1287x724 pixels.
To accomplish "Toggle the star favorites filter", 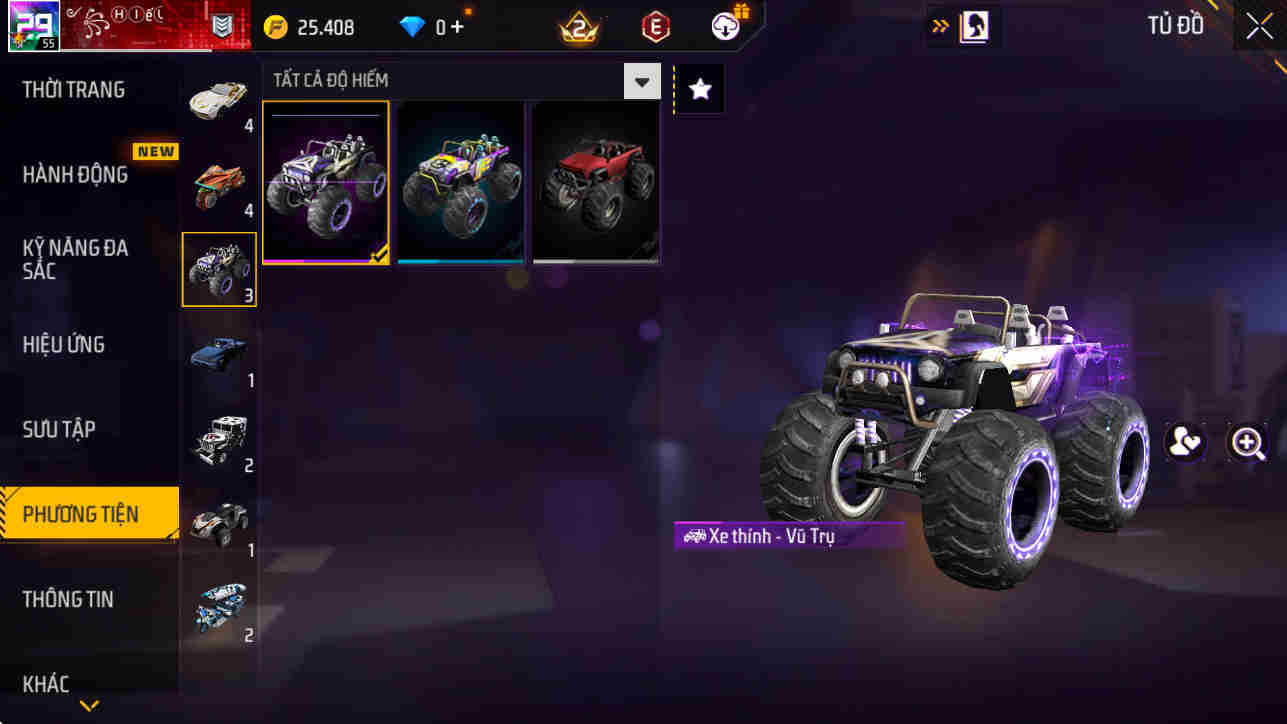I will point(698,88).
